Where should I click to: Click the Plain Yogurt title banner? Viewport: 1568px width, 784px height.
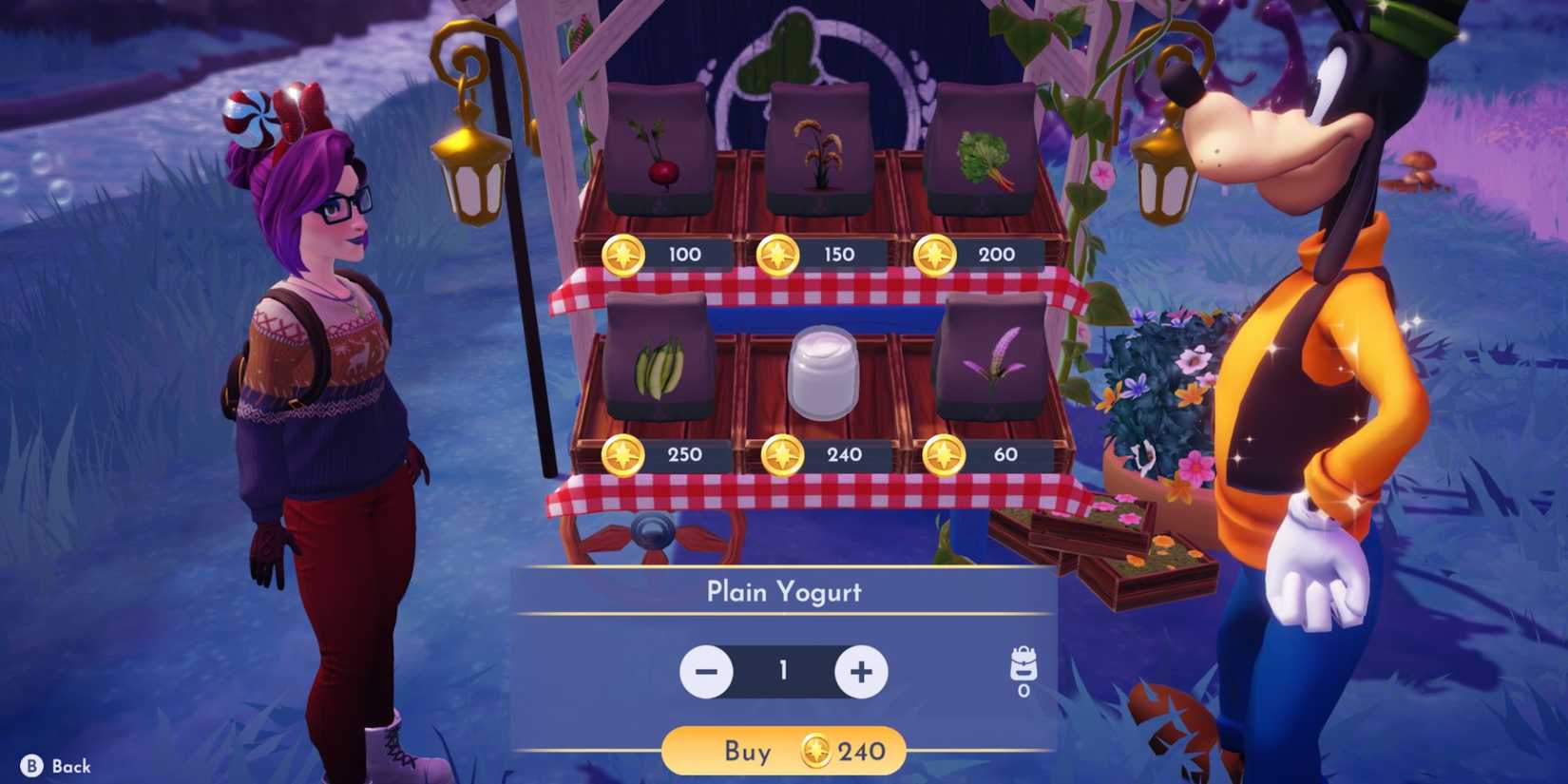point(783,591)
